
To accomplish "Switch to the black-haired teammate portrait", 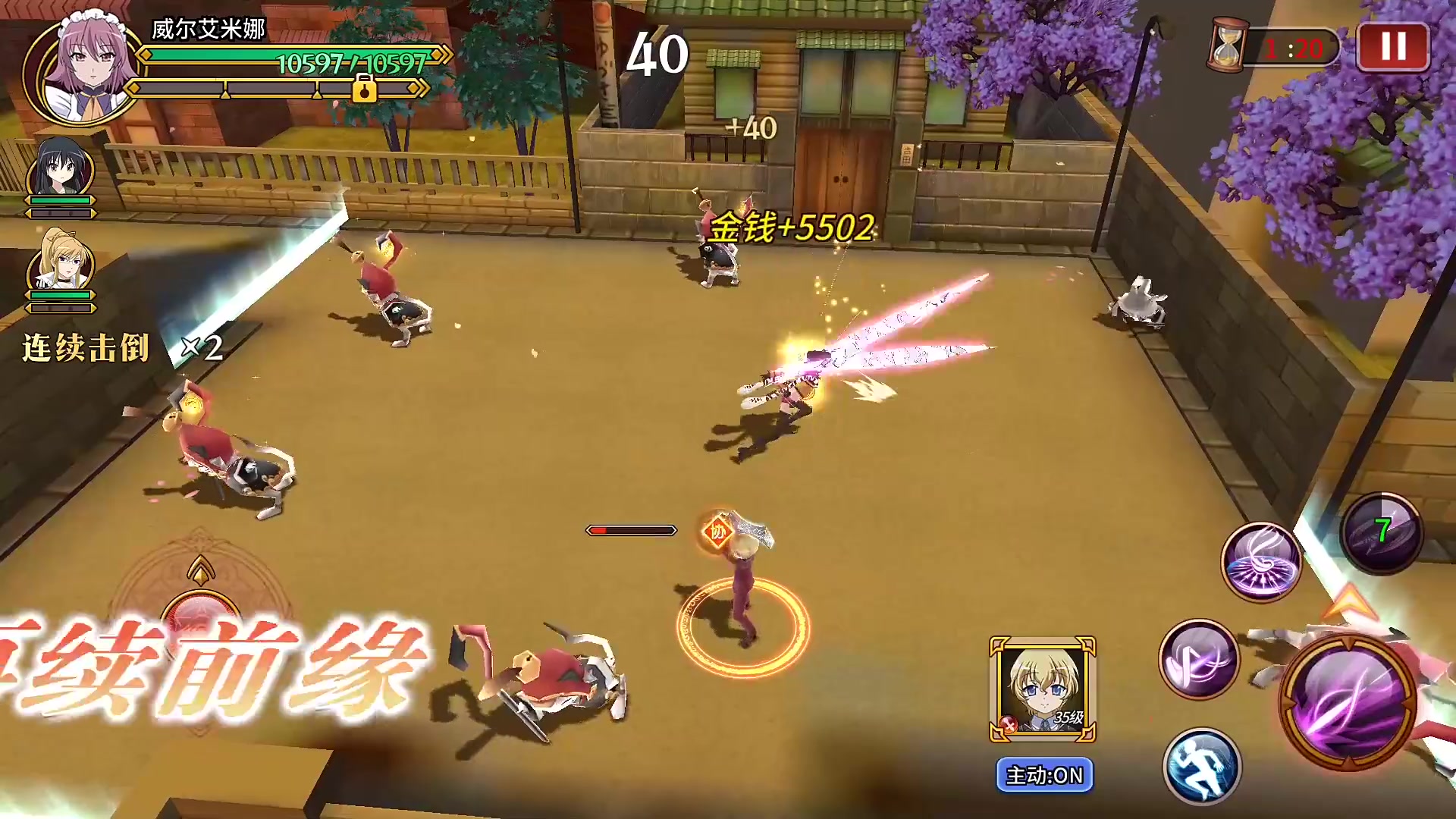I will [x=61, y=168].
